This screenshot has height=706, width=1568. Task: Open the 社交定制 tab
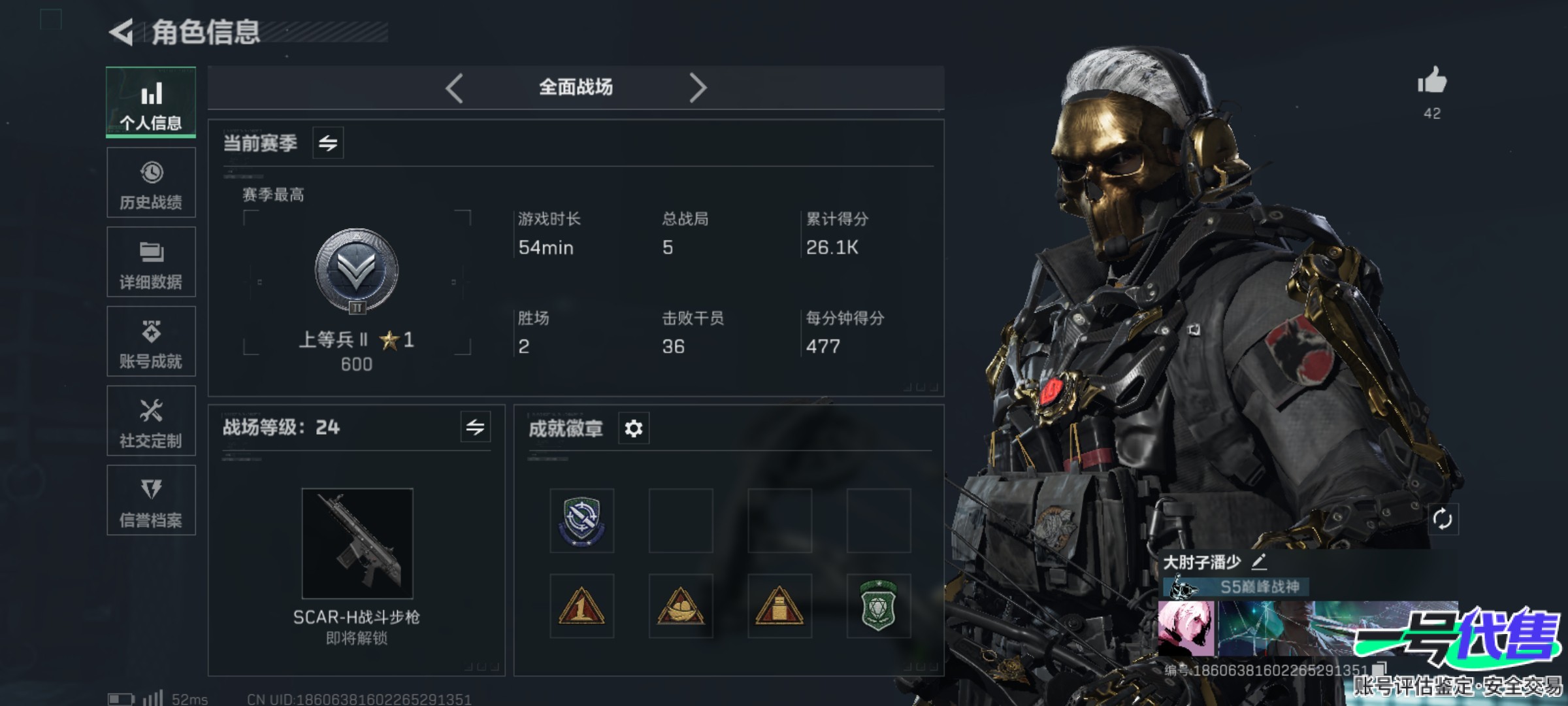pyautogui.click(x=151, y=421)
